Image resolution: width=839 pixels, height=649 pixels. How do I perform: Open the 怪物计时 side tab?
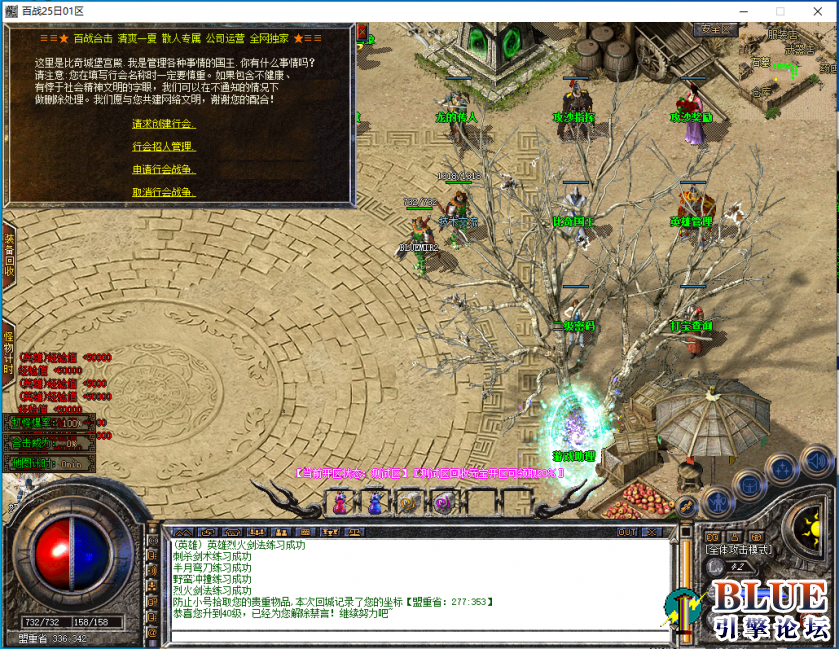8,350
